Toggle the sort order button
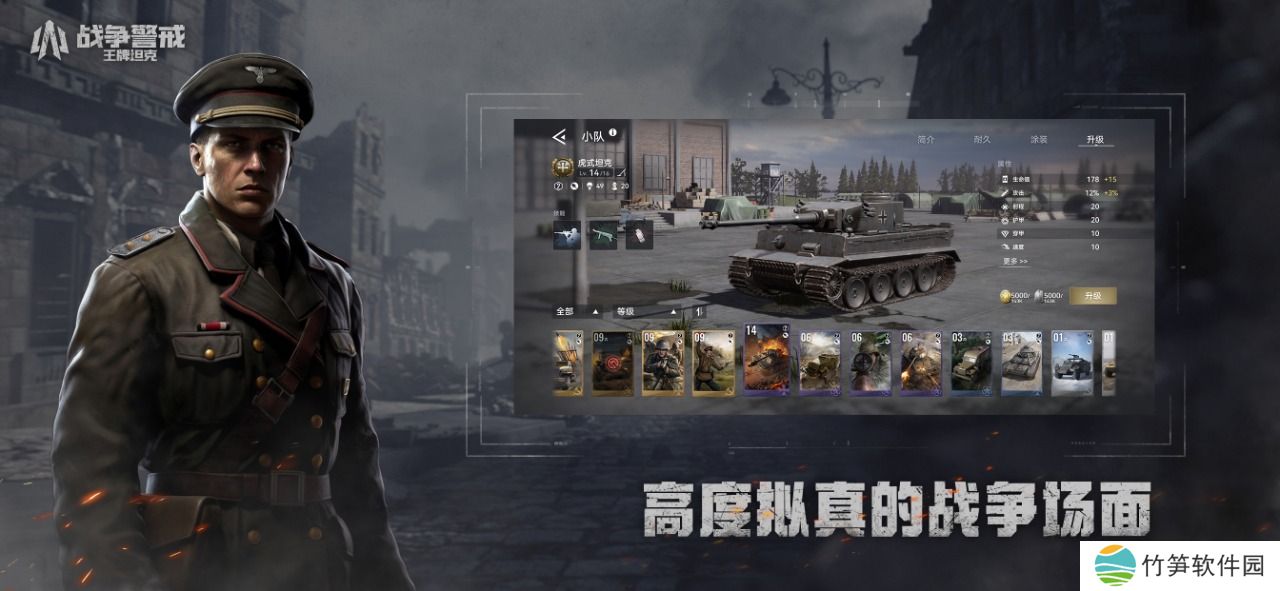1280x591 pixels. point(699,312)
